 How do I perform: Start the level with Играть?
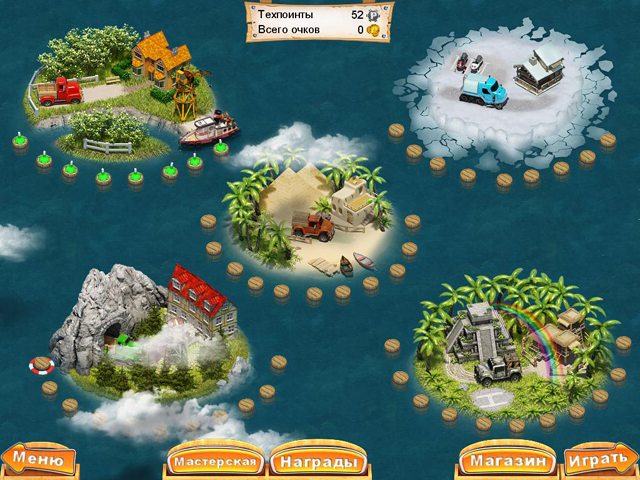(598, 463)
